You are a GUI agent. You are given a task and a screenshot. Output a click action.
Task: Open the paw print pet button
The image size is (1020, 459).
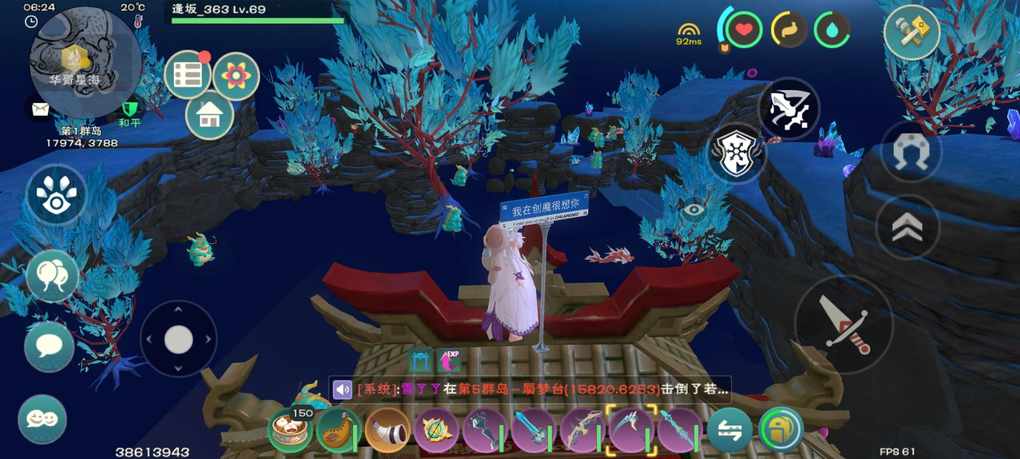click(56, 194)
